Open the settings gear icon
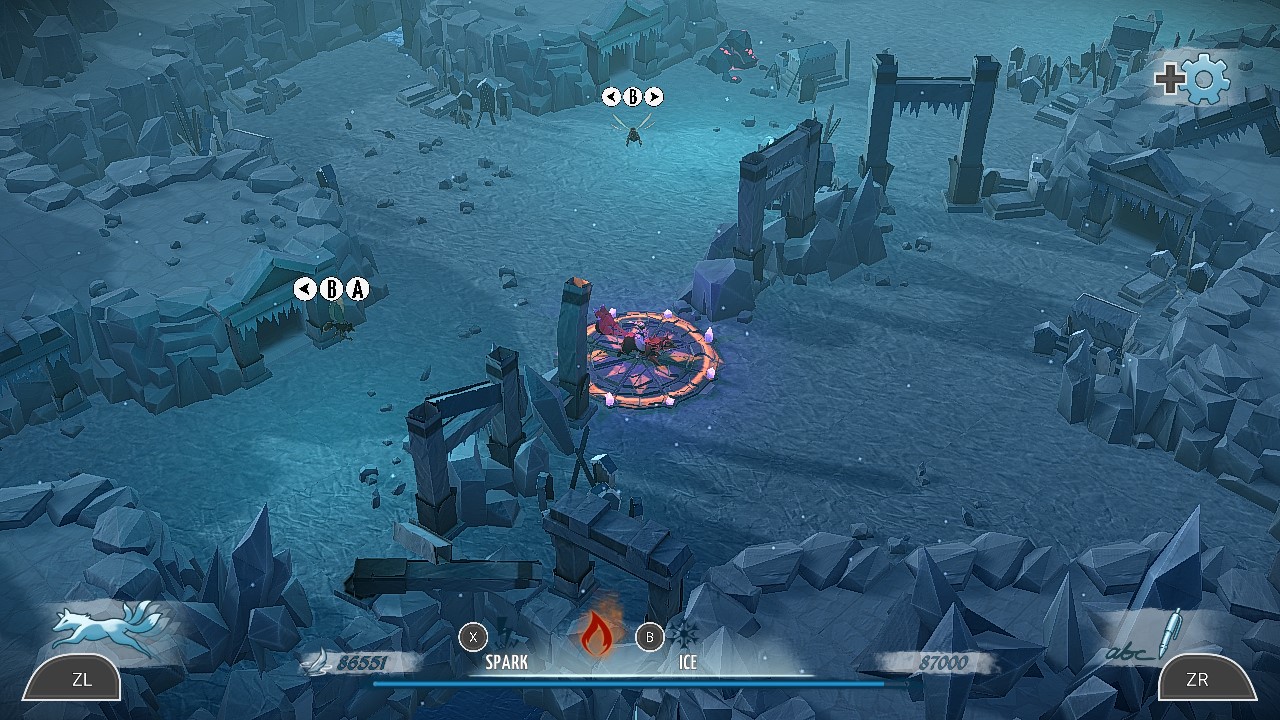 pyautogui.click(x=1206, y=80)
